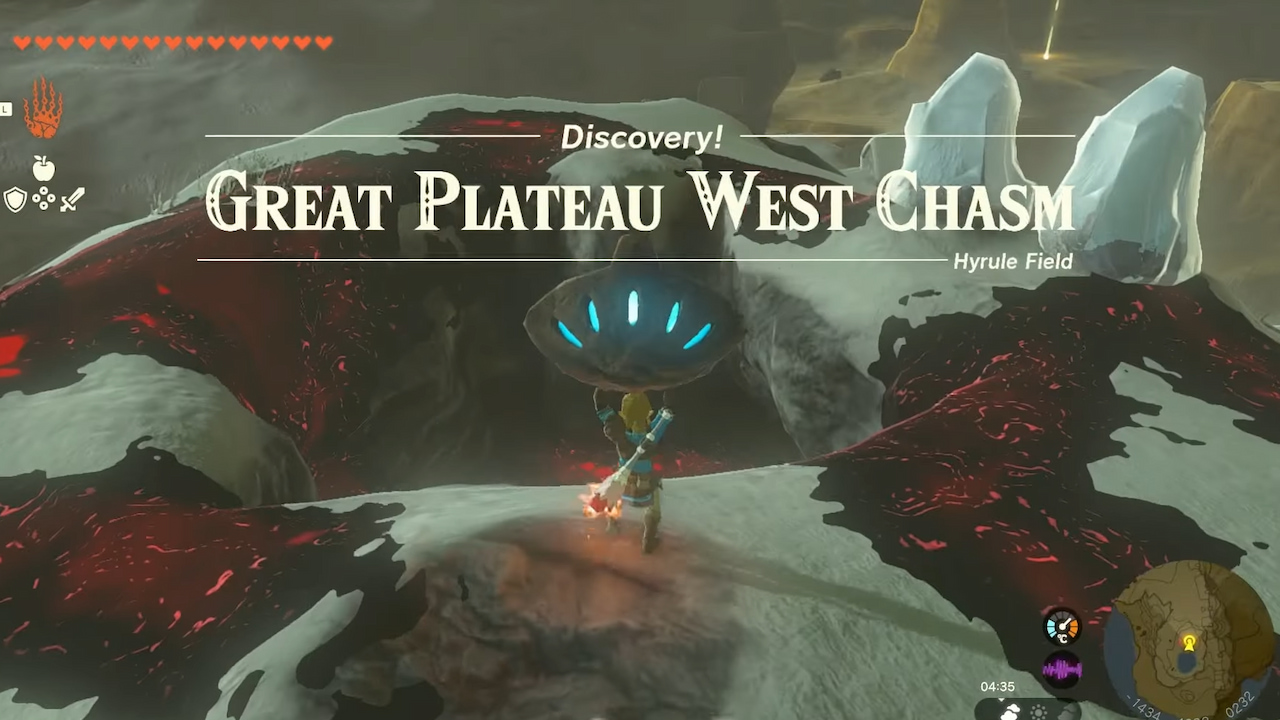Click the apple food indicator icon
1280x720 pixels.
(42, 166)
